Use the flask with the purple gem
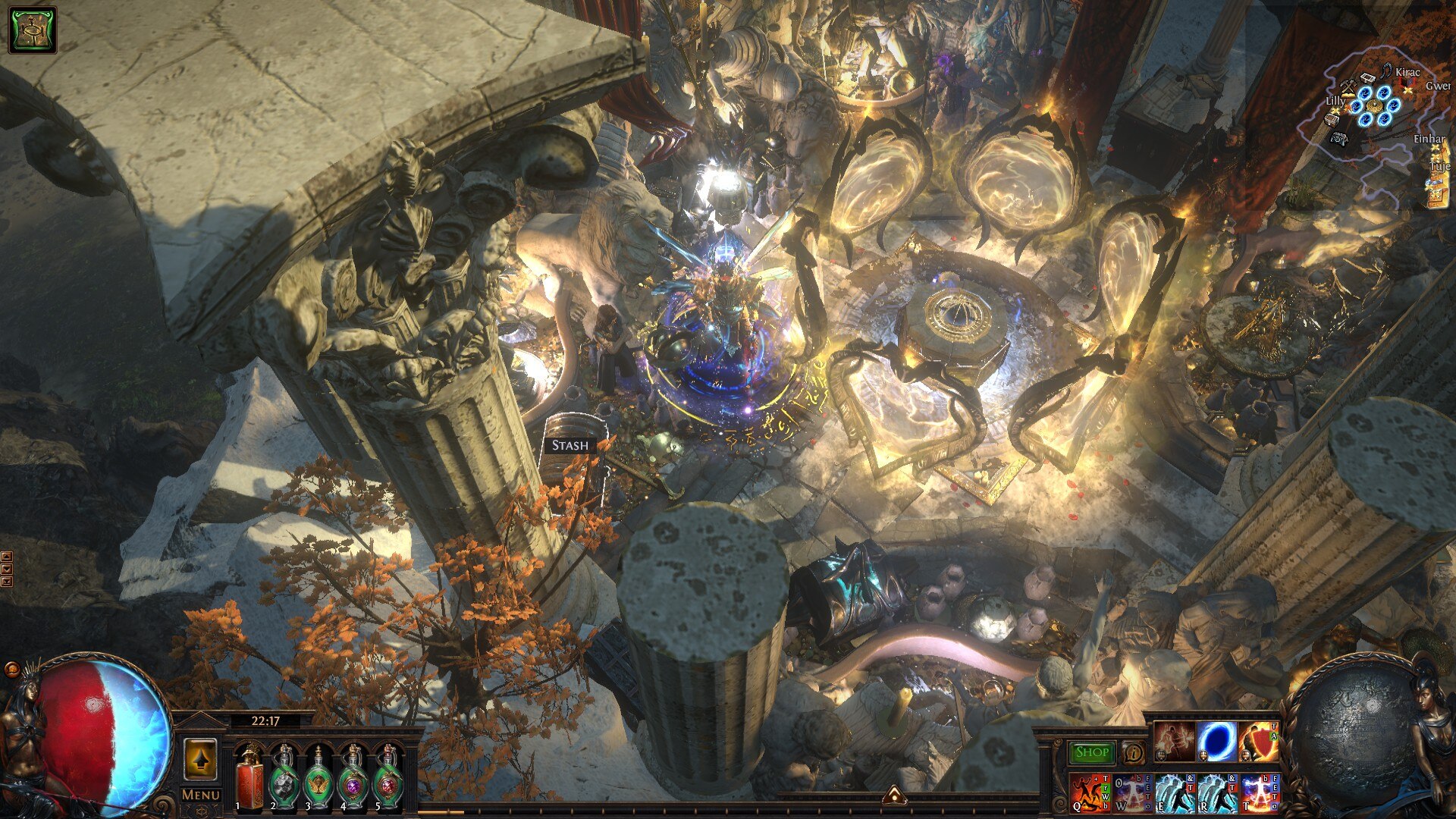 pyautogui.click(x=353, y=778)
